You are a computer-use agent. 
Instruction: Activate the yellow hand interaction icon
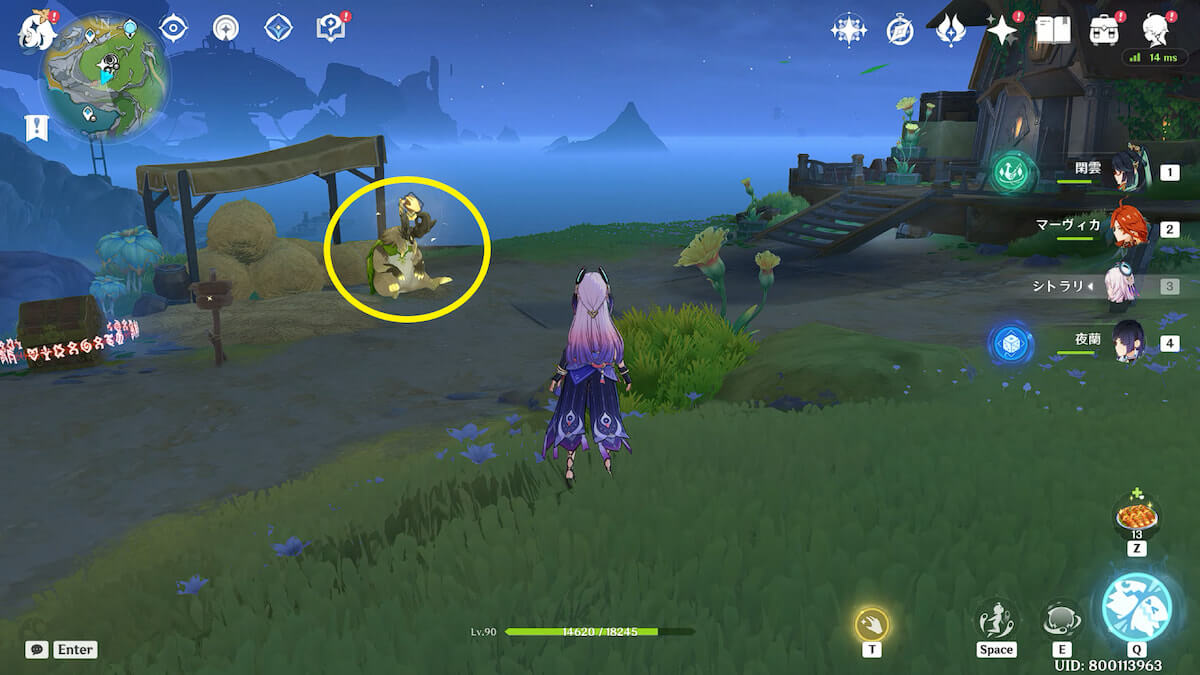(x=872, y=625)
